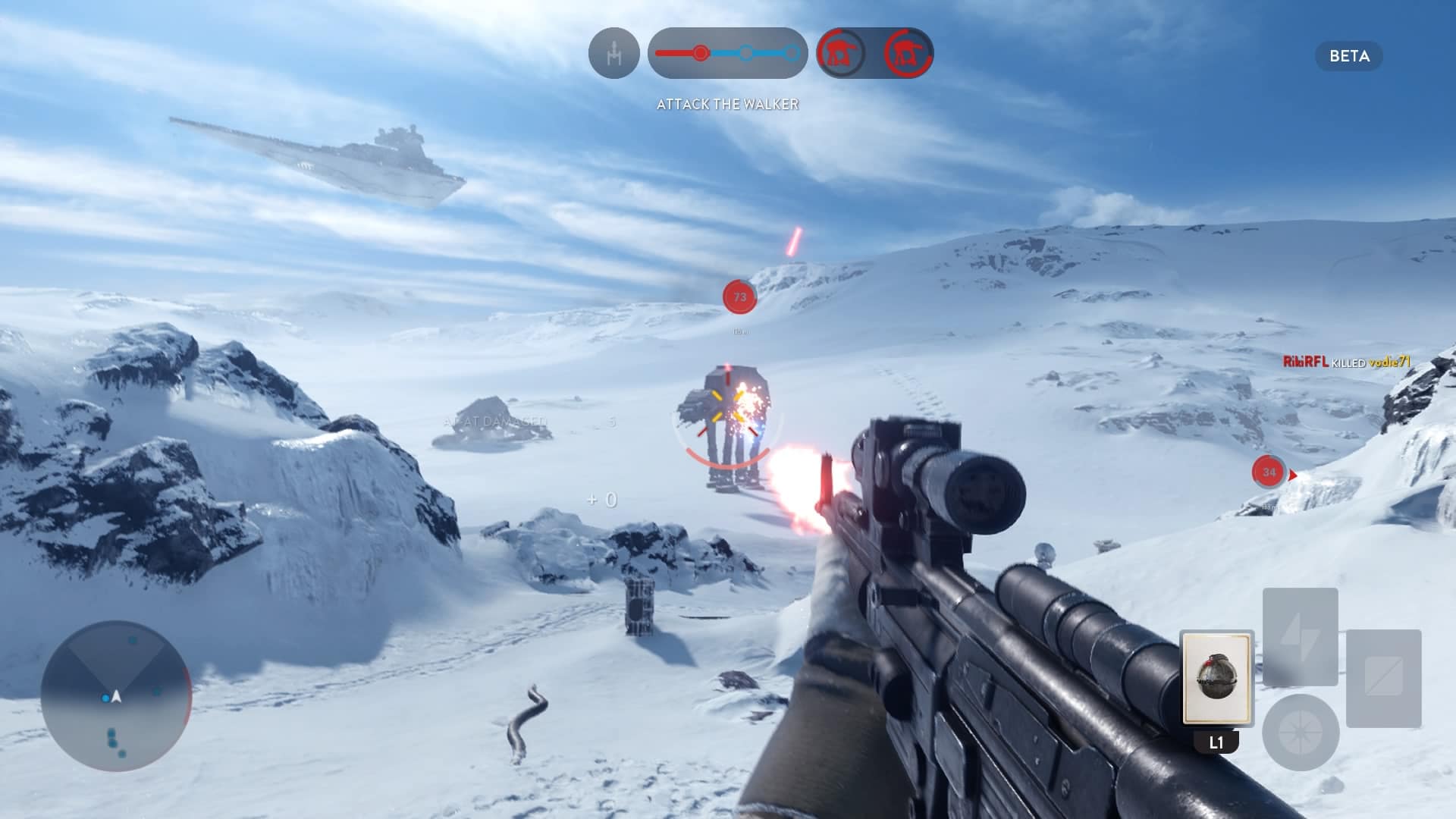Click the circular ability icon

[1300, 733]
